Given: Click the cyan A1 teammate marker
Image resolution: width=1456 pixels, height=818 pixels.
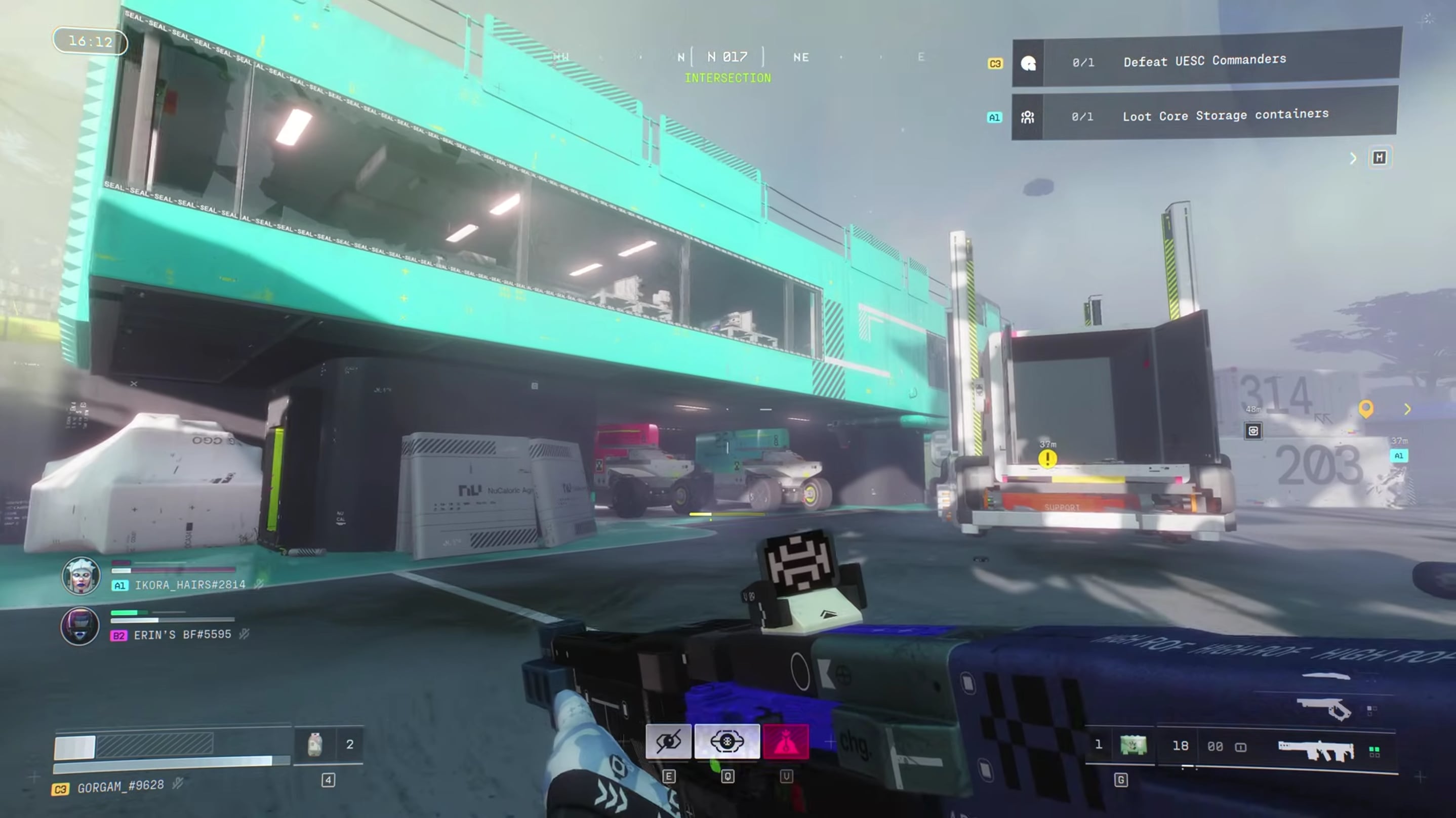Looking at the screenshot, I should click(x=1398, y=456).
